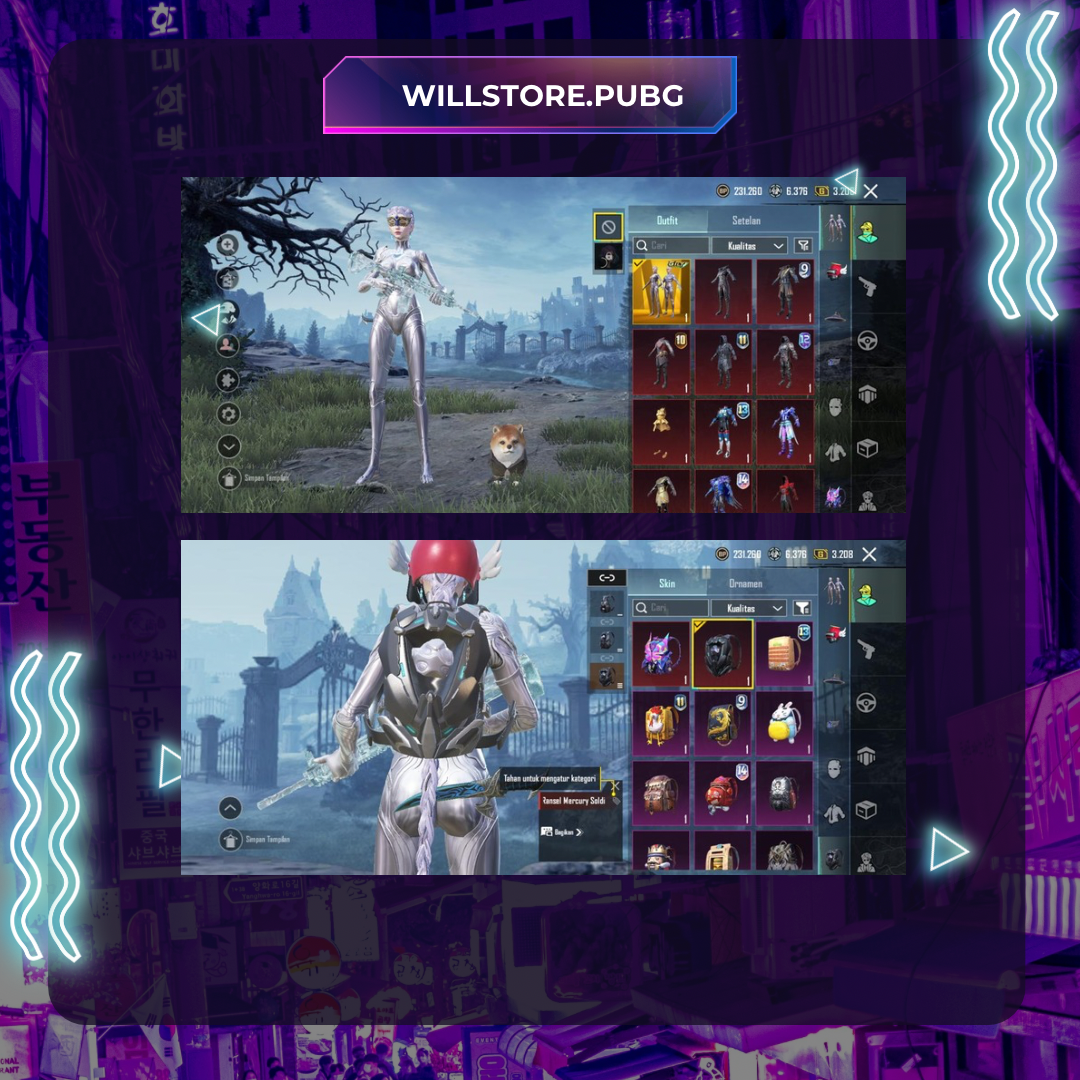
Task: Switch to the Skin tab
Action: (667, 583)
